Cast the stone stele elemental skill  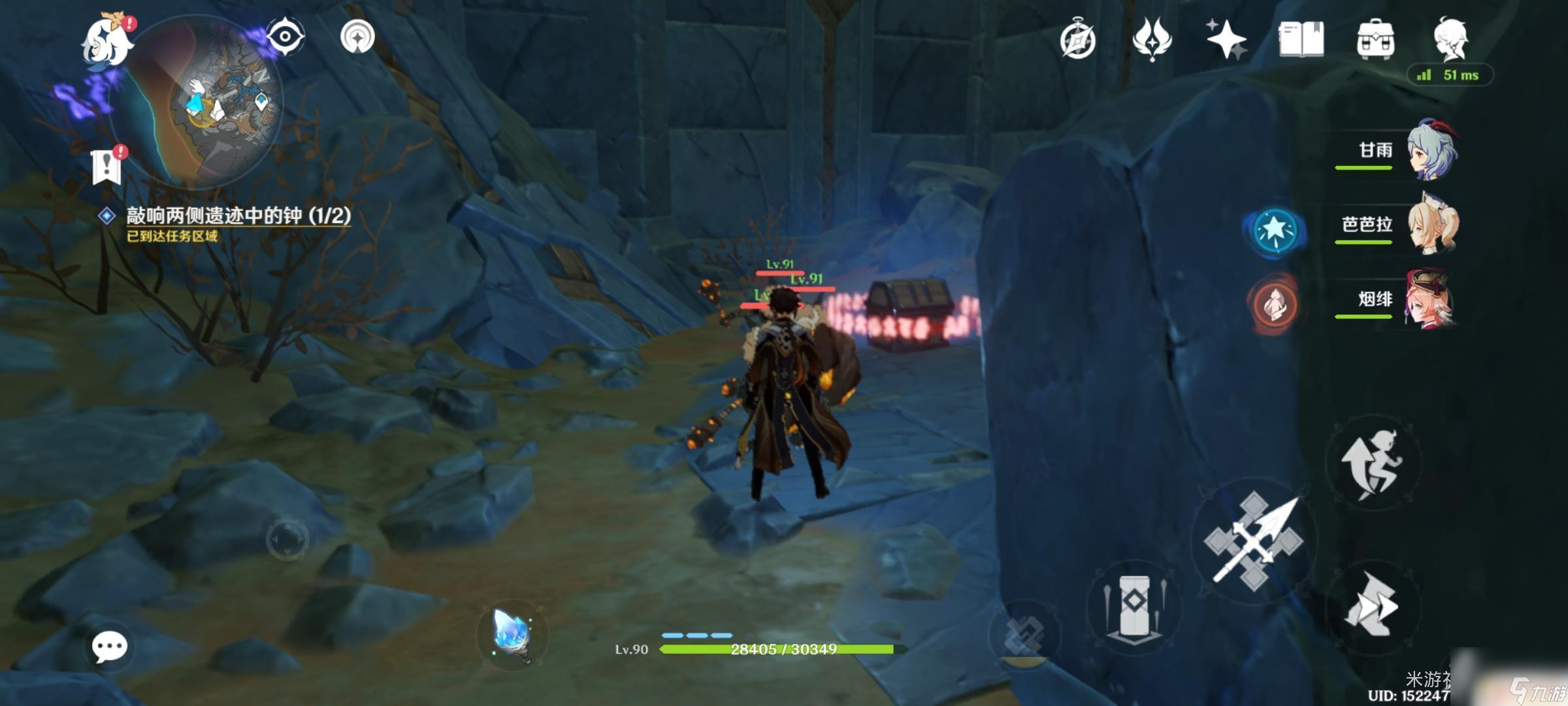pyautogui.click(x=1135, y=606)
